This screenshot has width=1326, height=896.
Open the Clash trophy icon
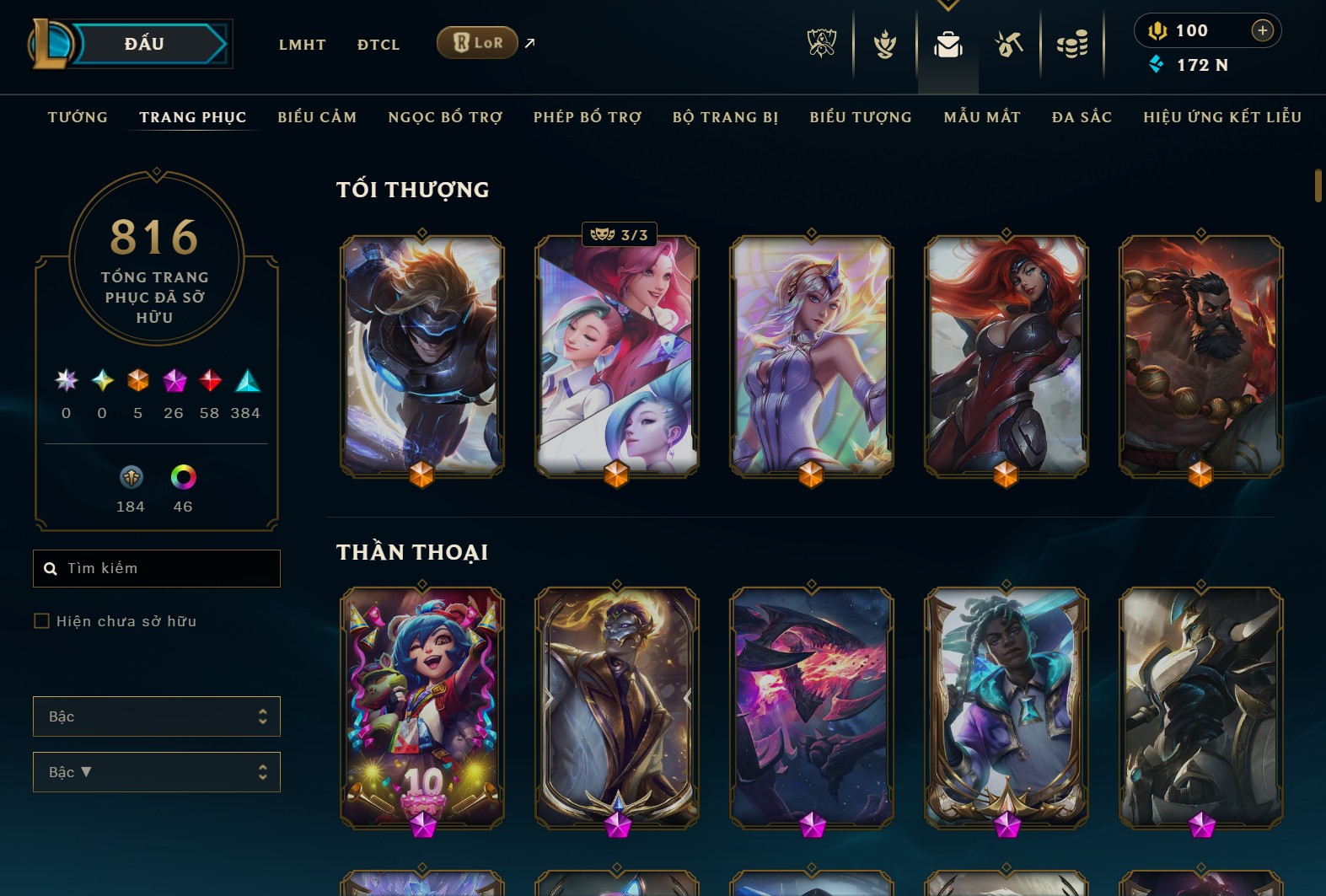click(884, 44)
